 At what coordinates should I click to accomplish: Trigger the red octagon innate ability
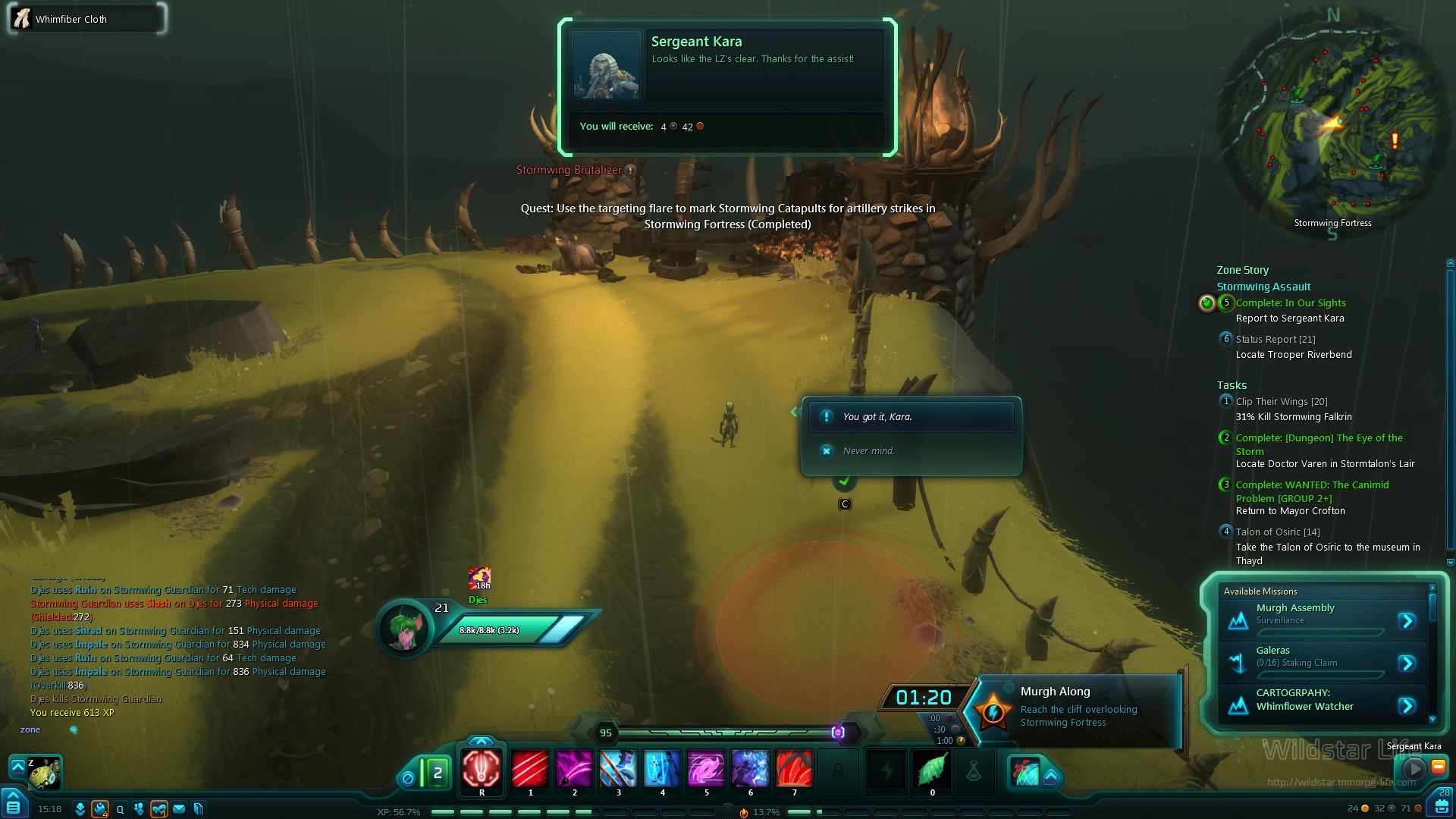(x=482, y=768)
